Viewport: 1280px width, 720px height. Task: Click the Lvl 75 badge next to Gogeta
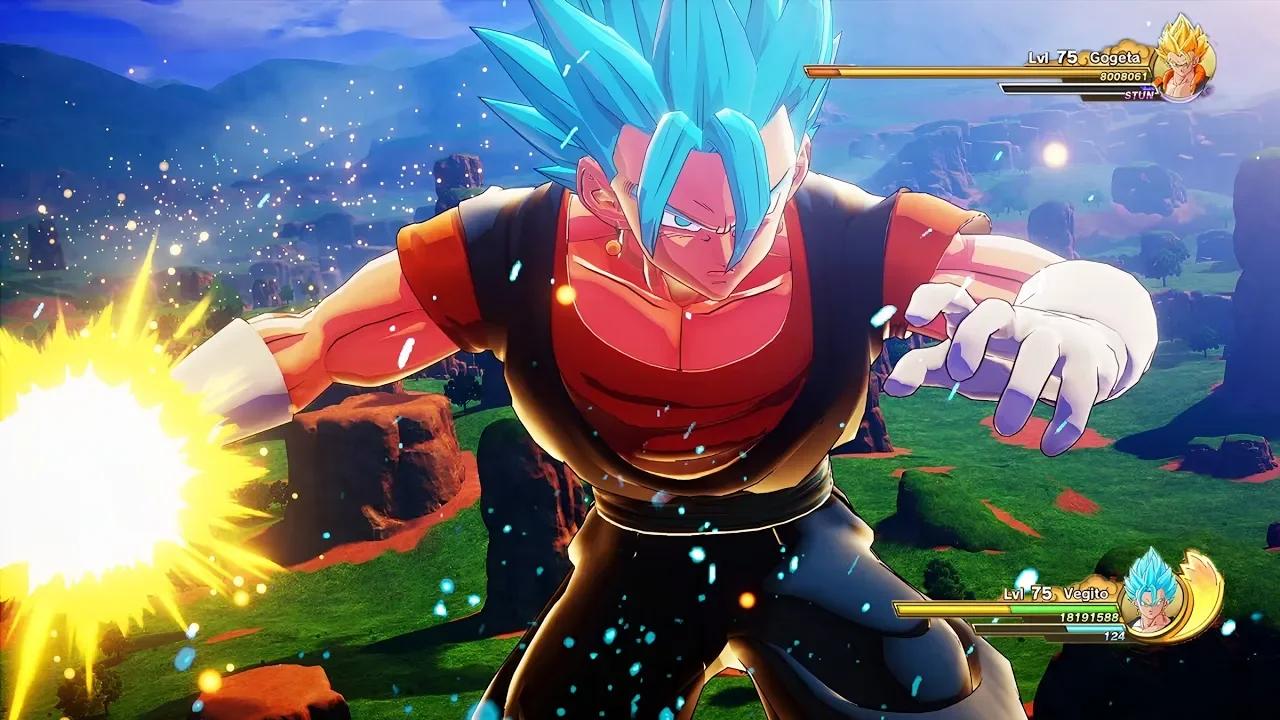1052,57
